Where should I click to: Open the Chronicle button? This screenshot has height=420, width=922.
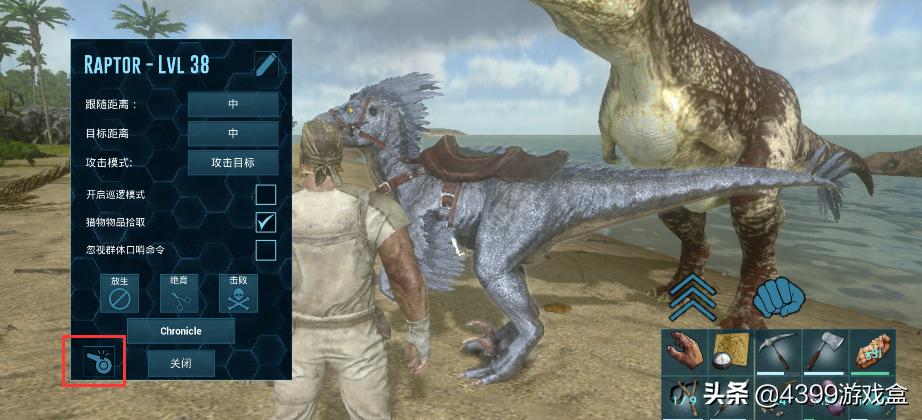pos(182,331)
